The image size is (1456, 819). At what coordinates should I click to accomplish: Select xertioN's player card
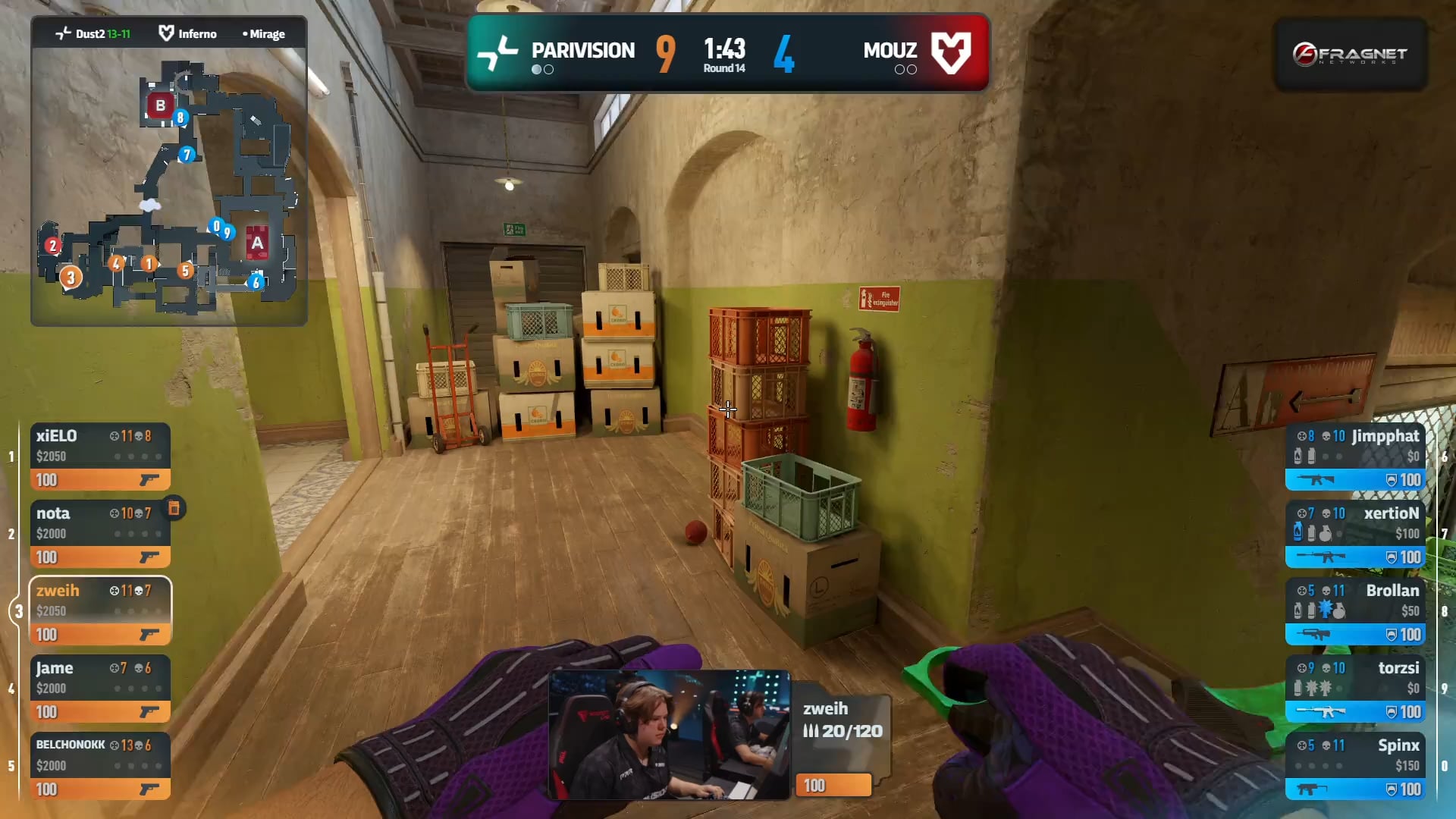(x=1355, y=534)
